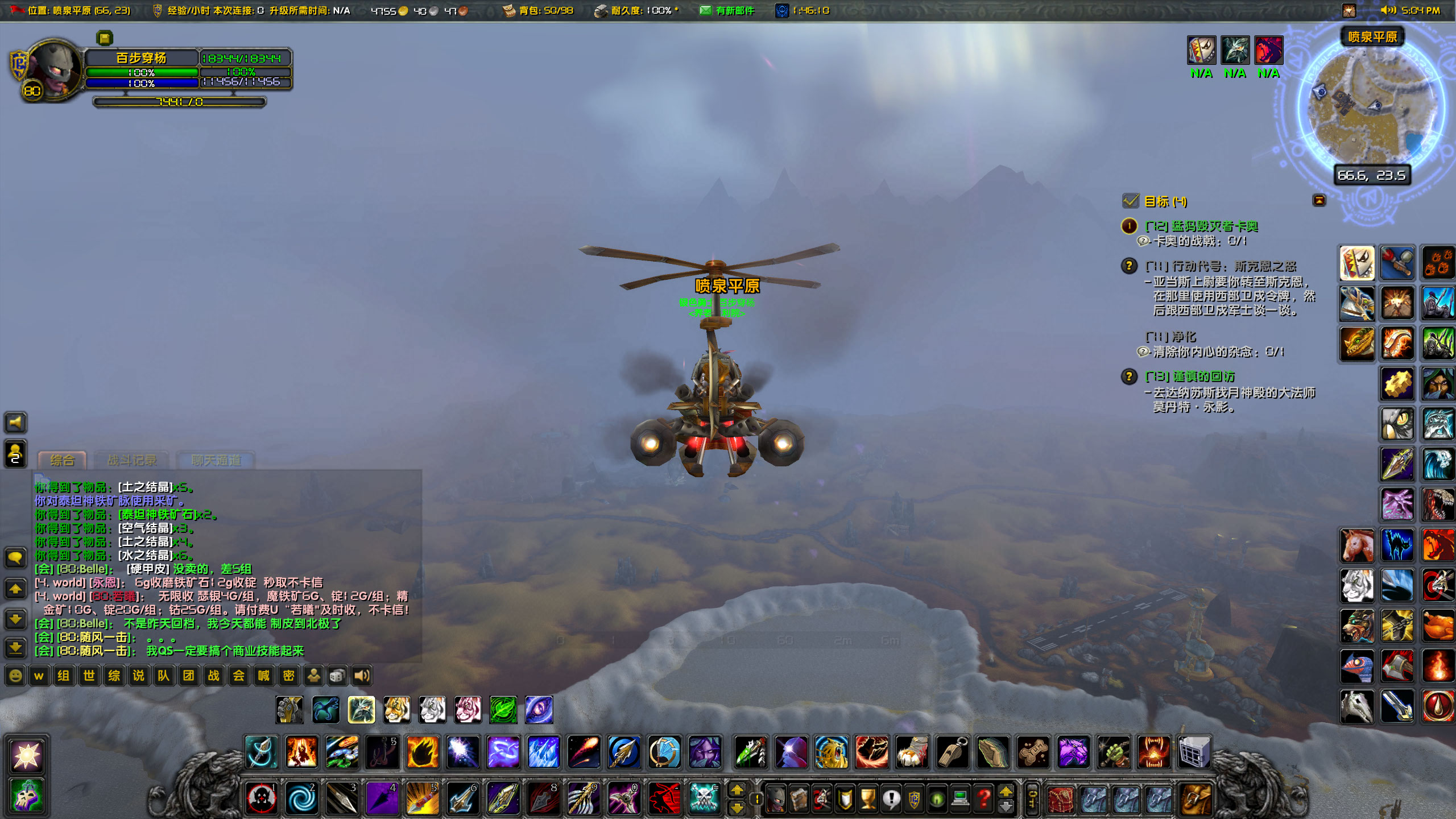Open the guild panel via Alliance shield icon
The height and width of the screenshot is (819, 1456).
coord(913,799)
